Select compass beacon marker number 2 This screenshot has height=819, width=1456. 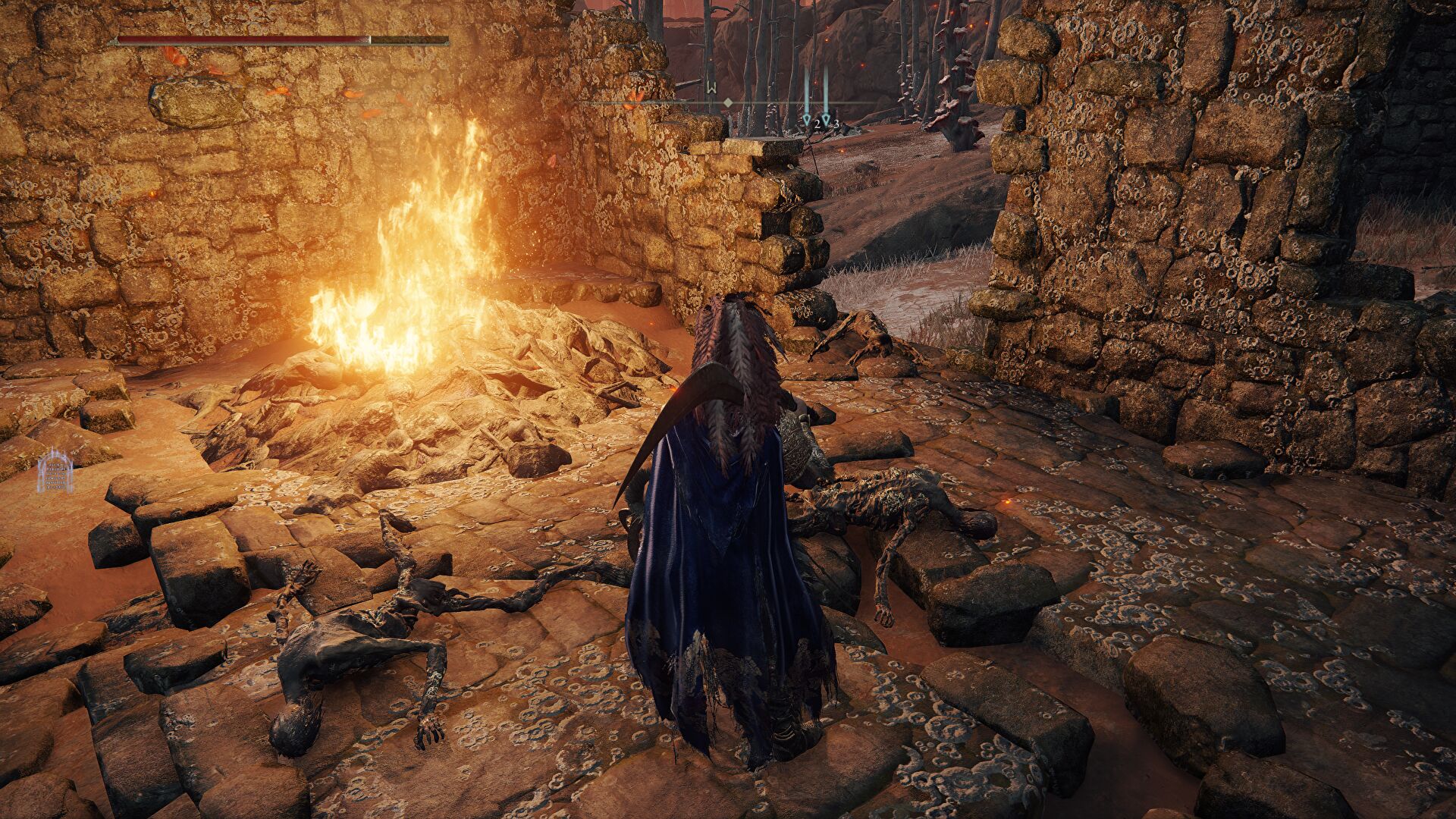click(807, 121)
